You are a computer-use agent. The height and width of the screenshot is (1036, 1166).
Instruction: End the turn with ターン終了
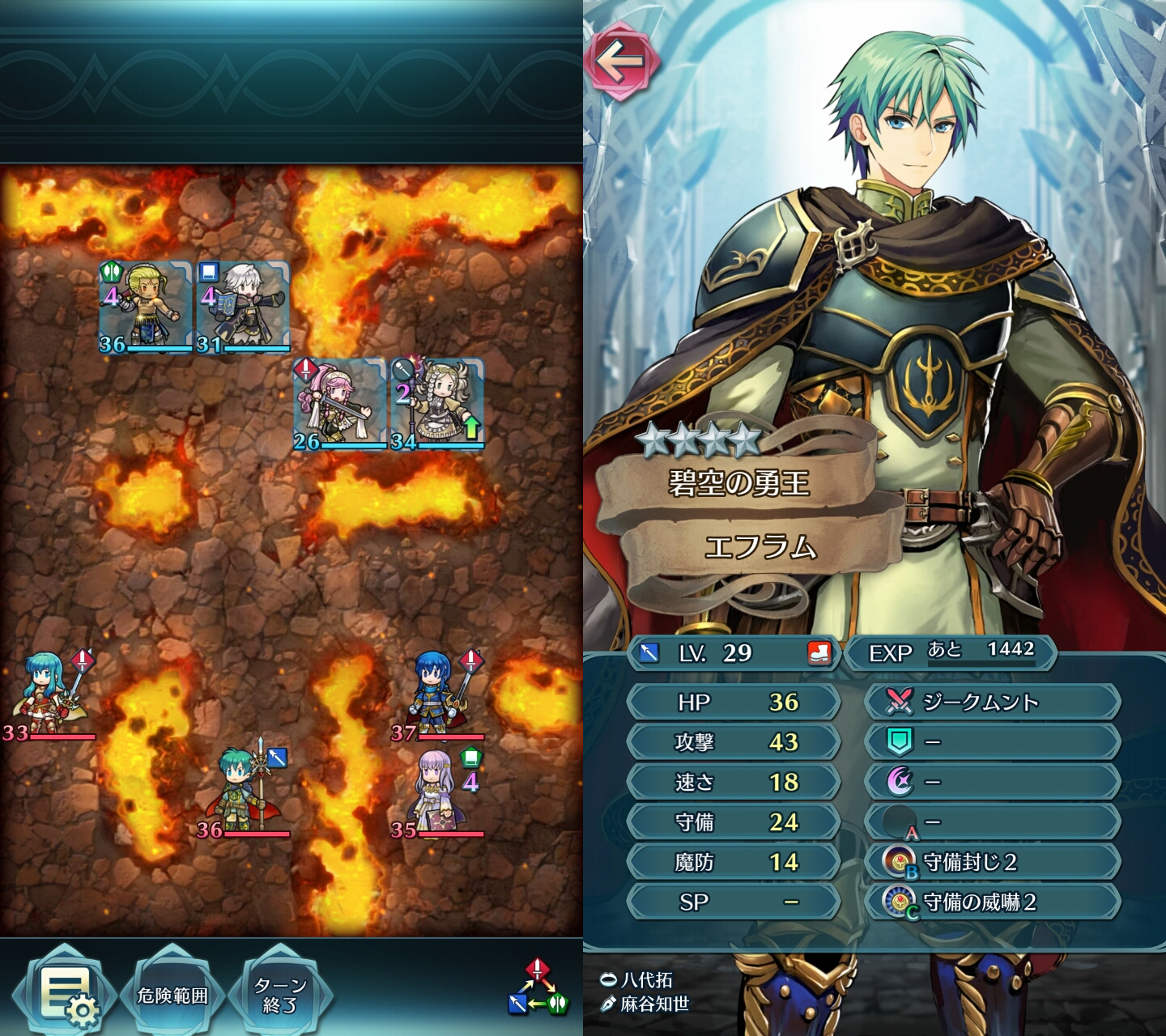[x=280, y=995]
